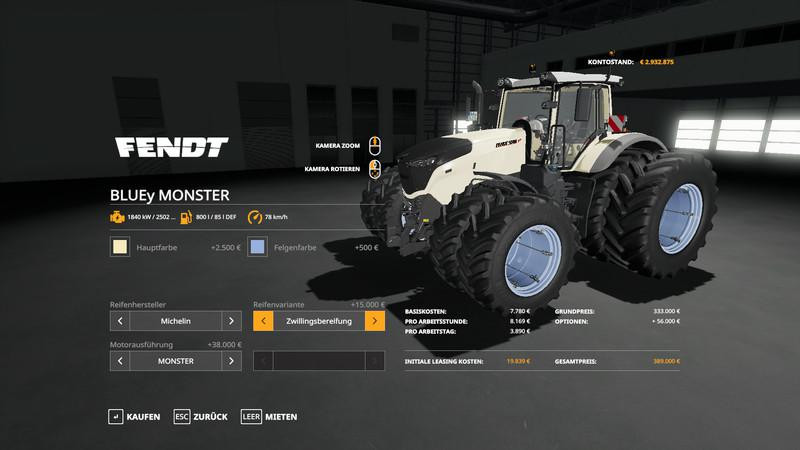This screenshot has height=450, width=800.
Task: Go to previous Motorausführung option
Action: [120, 361]
